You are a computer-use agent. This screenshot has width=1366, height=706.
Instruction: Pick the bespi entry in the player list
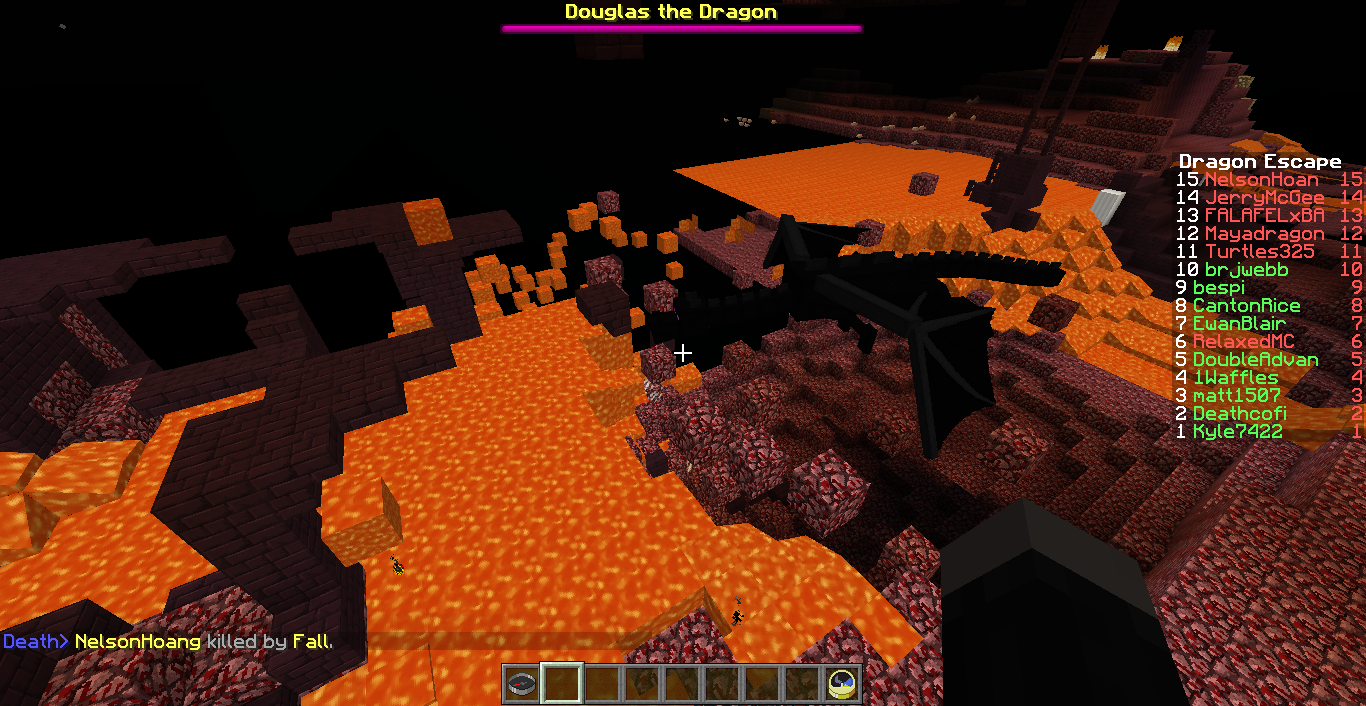click(1218, 288)
